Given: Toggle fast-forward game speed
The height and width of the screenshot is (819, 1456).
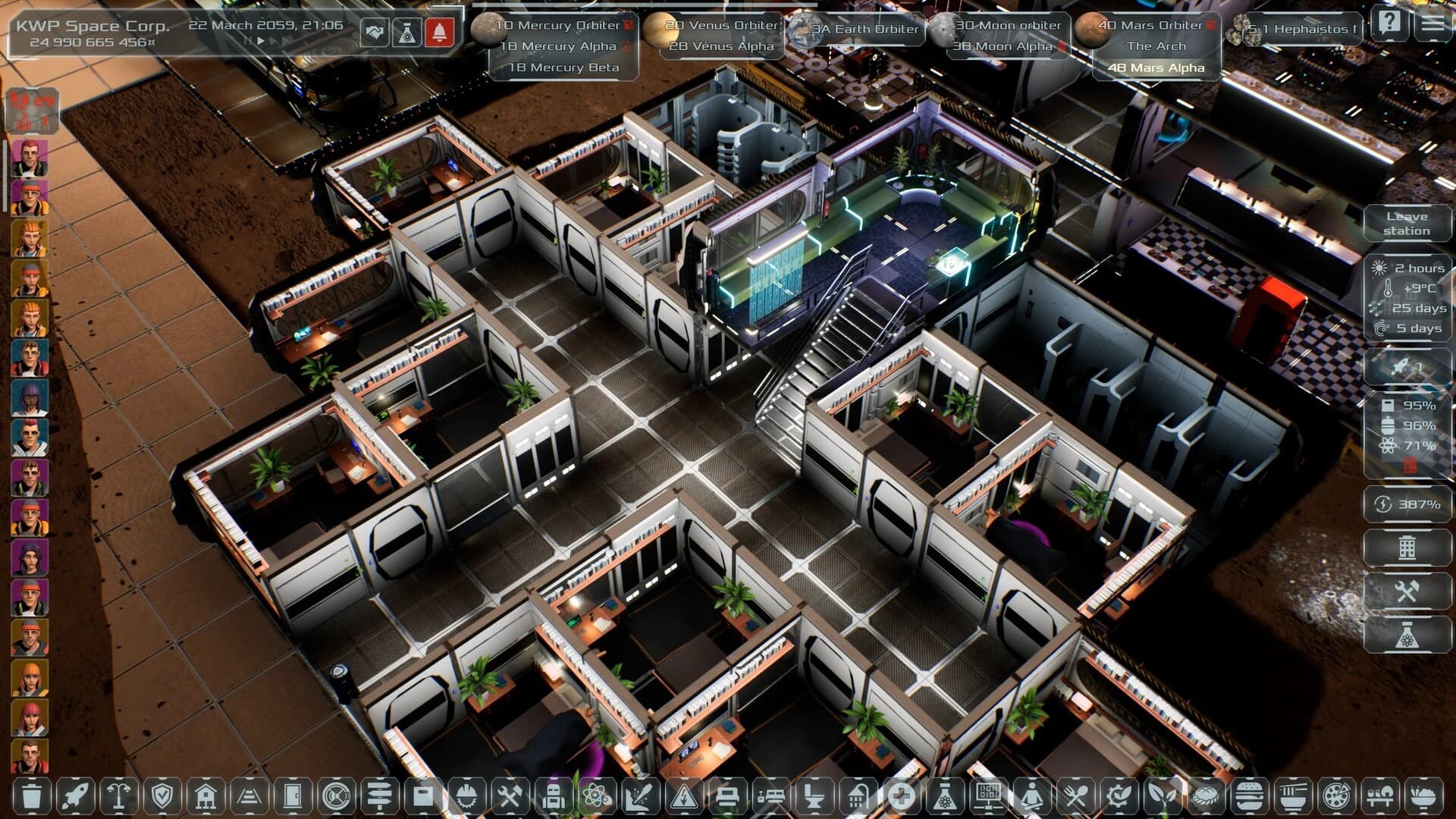Looking at the screenshot, I should pyautogui.click(x=274, y=42).
